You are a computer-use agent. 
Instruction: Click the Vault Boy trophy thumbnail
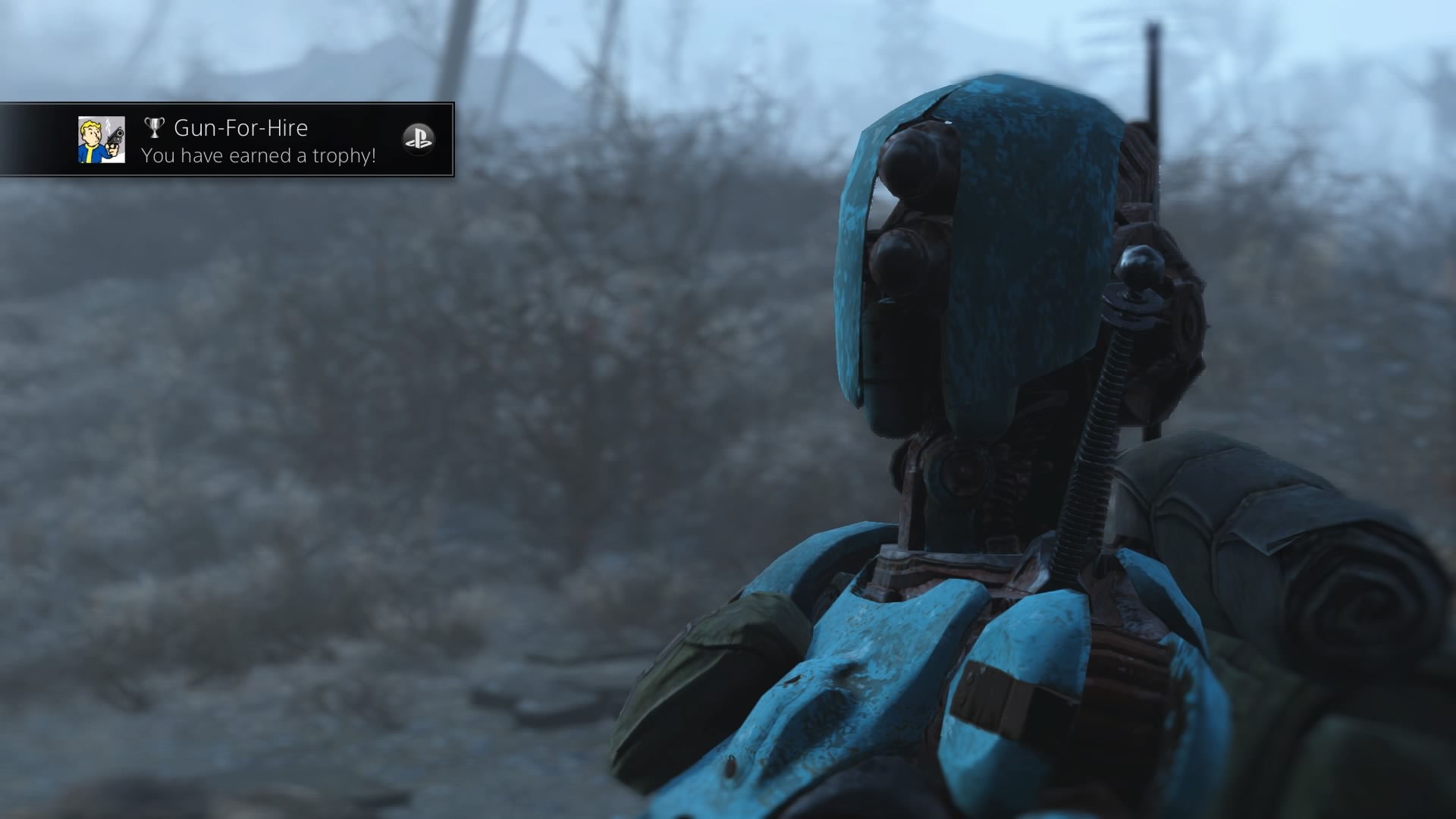[x=102, y=140]
